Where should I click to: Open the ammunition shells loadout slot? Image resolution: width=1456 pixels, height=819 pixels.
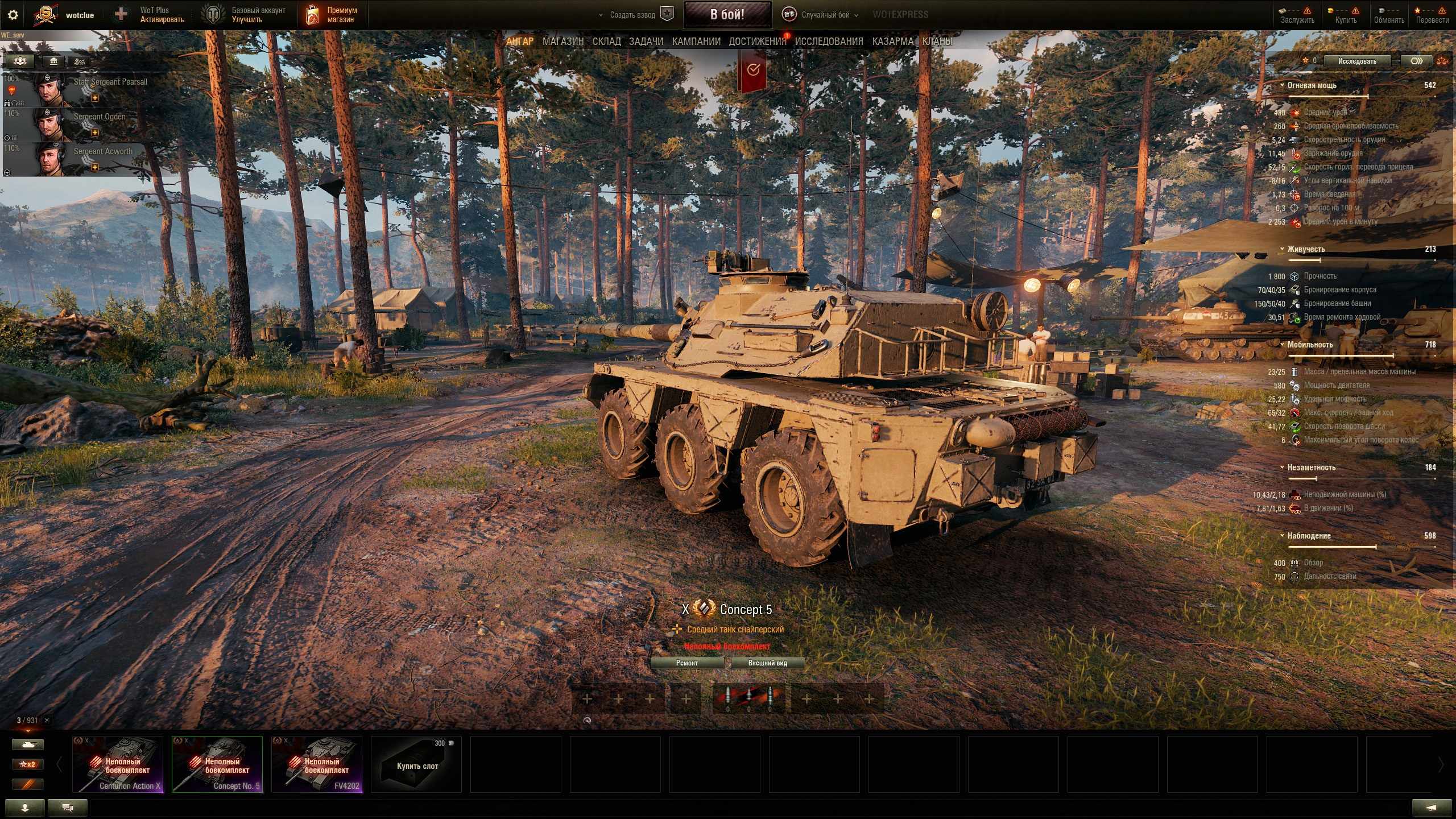click(x=748, y=698)
